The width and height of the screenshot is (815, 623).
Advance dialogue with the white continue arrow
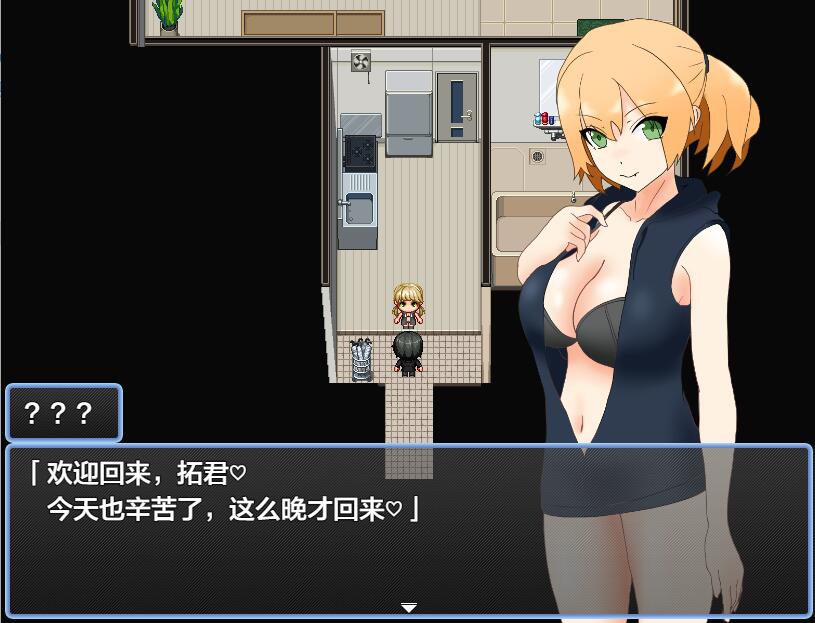pos(408,607)
